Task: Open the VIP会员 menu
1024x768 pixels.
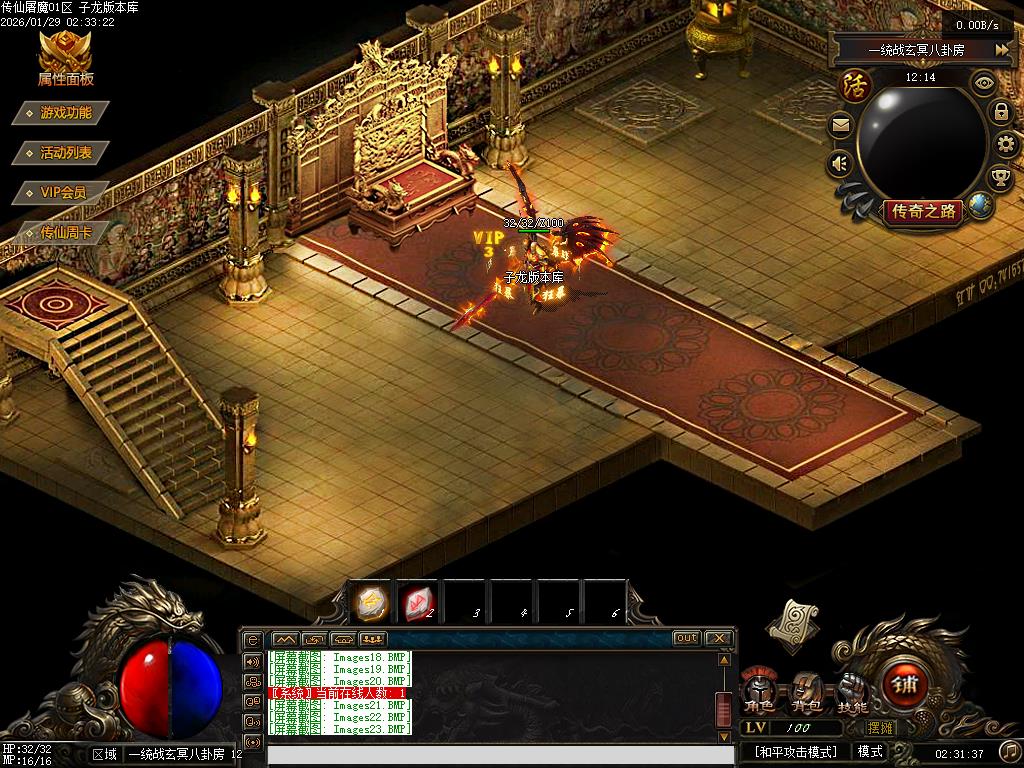Action: pos(63,192)
